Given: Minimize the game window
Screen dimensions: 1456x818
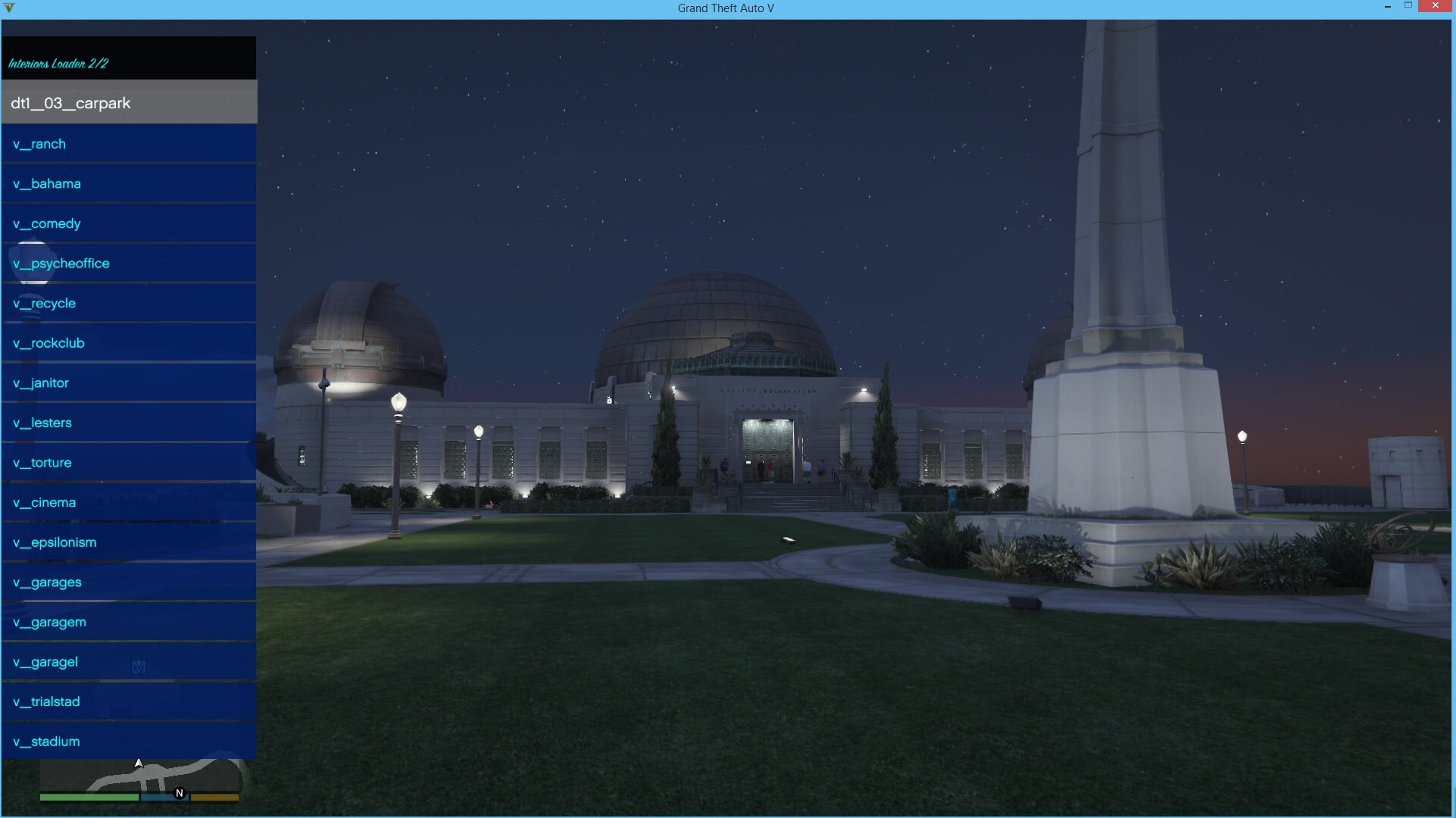Looking at the screenshot, I should tap(1388, 6).
